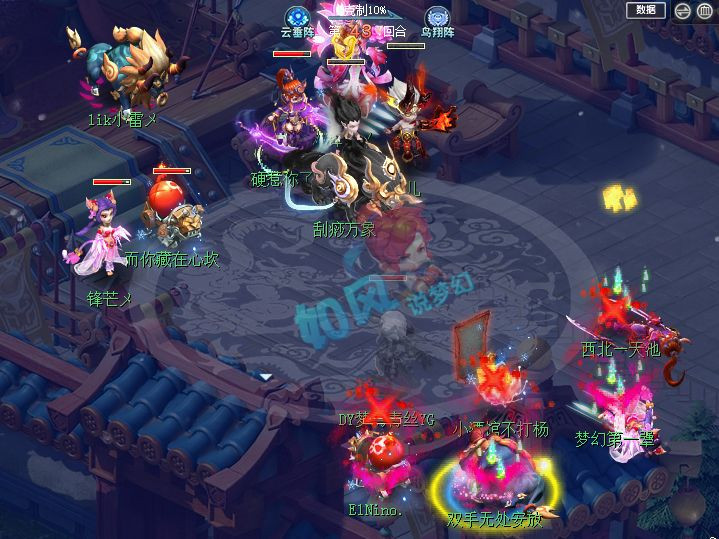Inspect the 云垂阵 formation icon
This screenshot has width=719, height=539.
click(x=295, y=17)
